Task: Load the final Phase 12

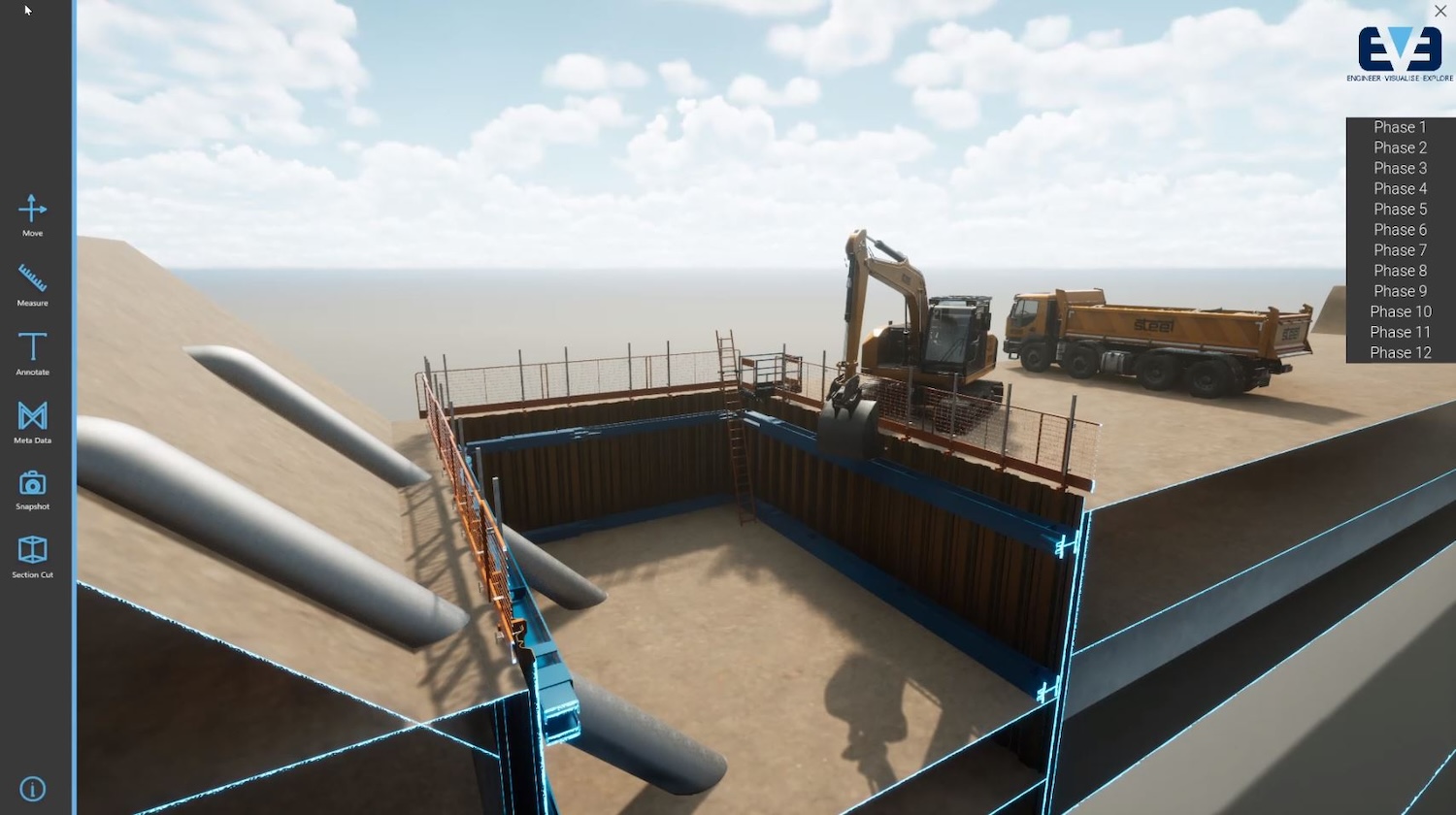Action: tap(1399, 352)
